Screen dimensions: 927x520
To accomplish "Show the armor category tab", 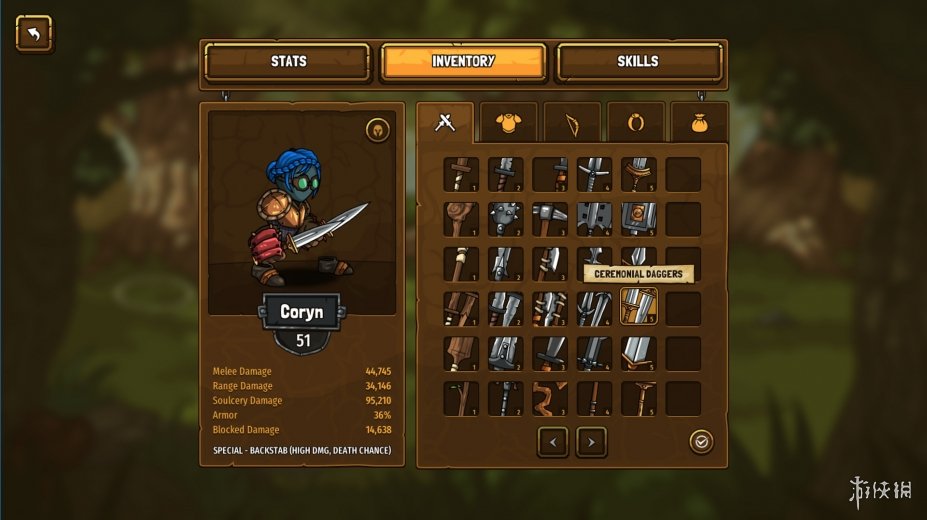I will 508,123.
